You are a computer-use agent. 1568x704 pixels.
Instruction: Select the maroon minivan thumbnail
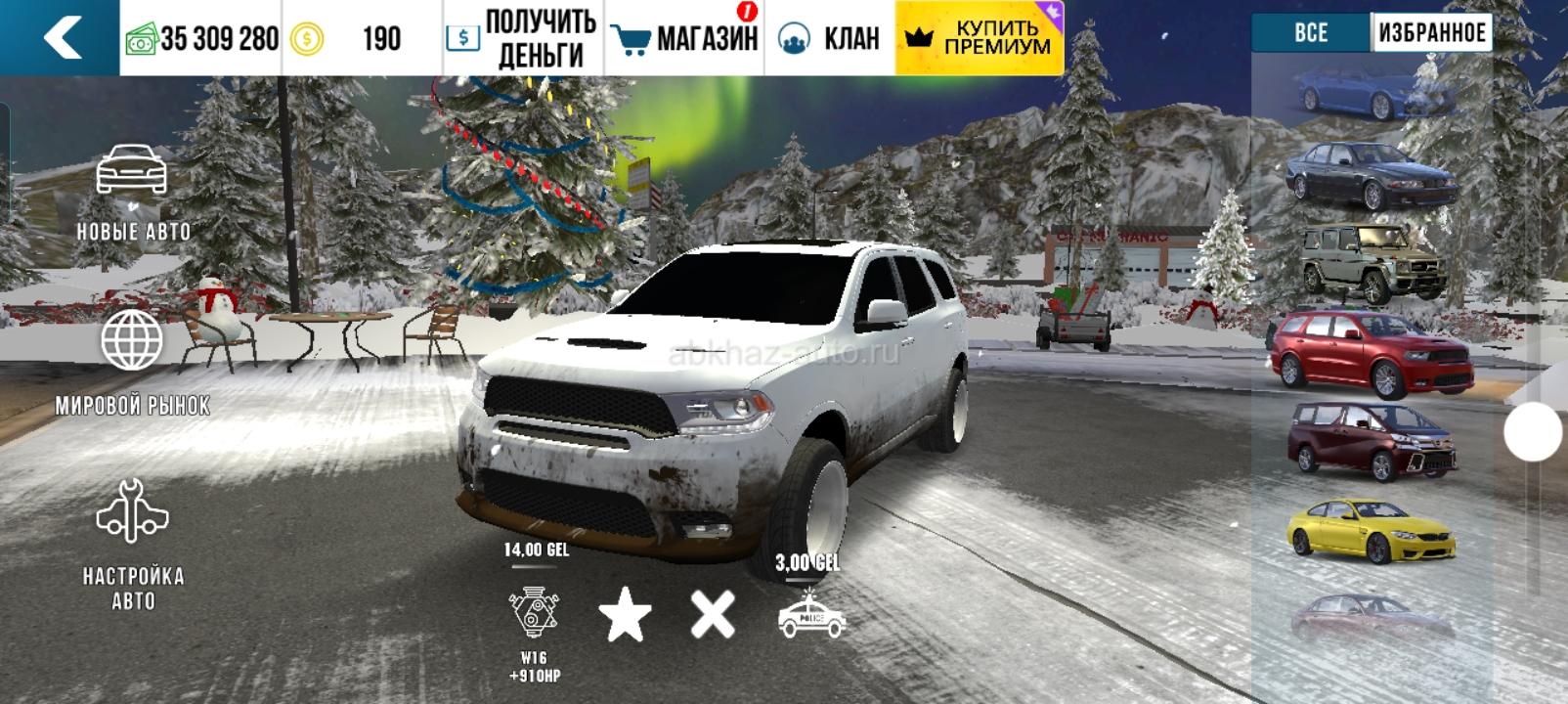click(1371, 441)
